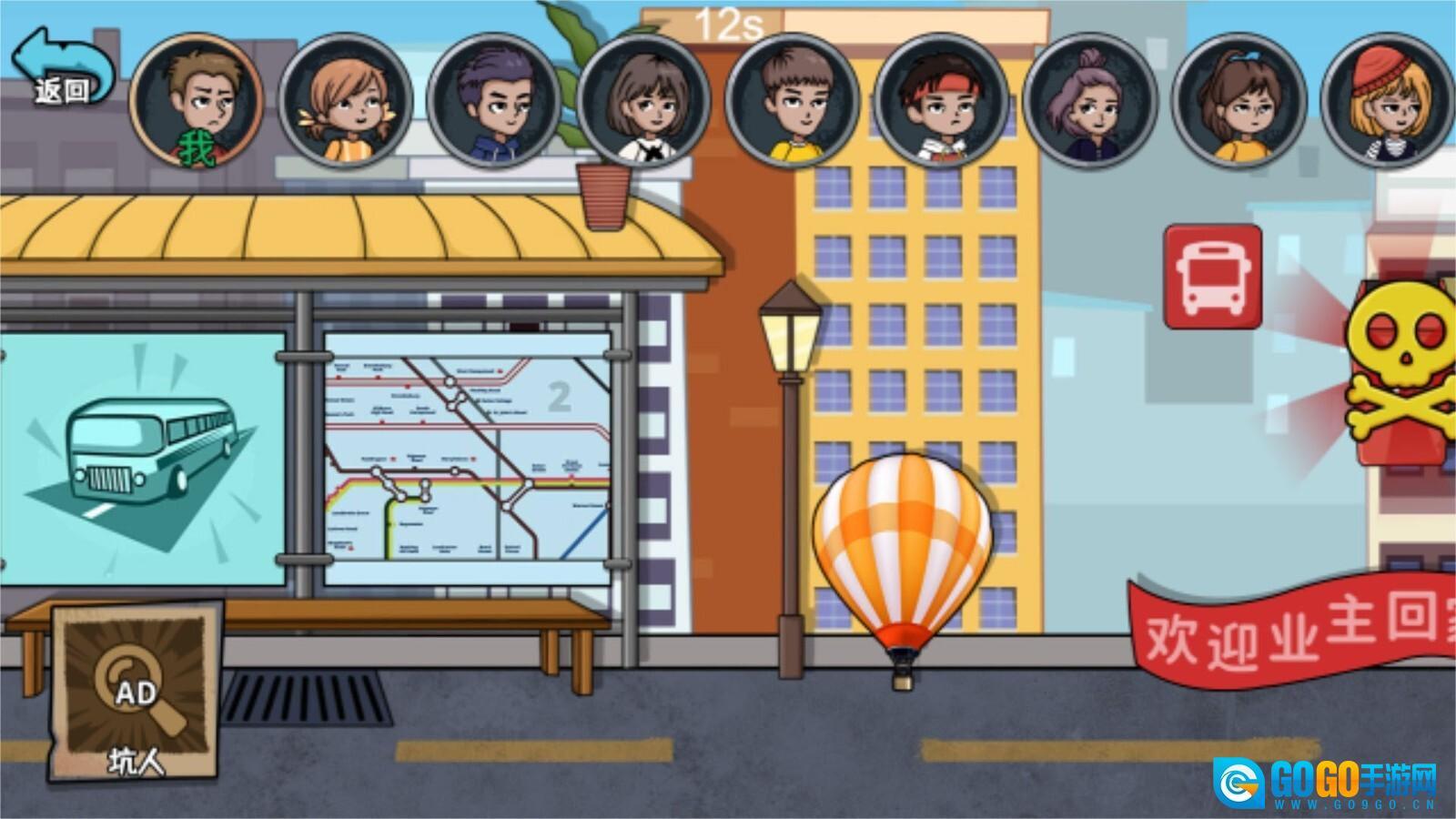This screenshot has width=1456, height=819.
Task: Pick the red headband player avatar
Action: click(941, 101)
